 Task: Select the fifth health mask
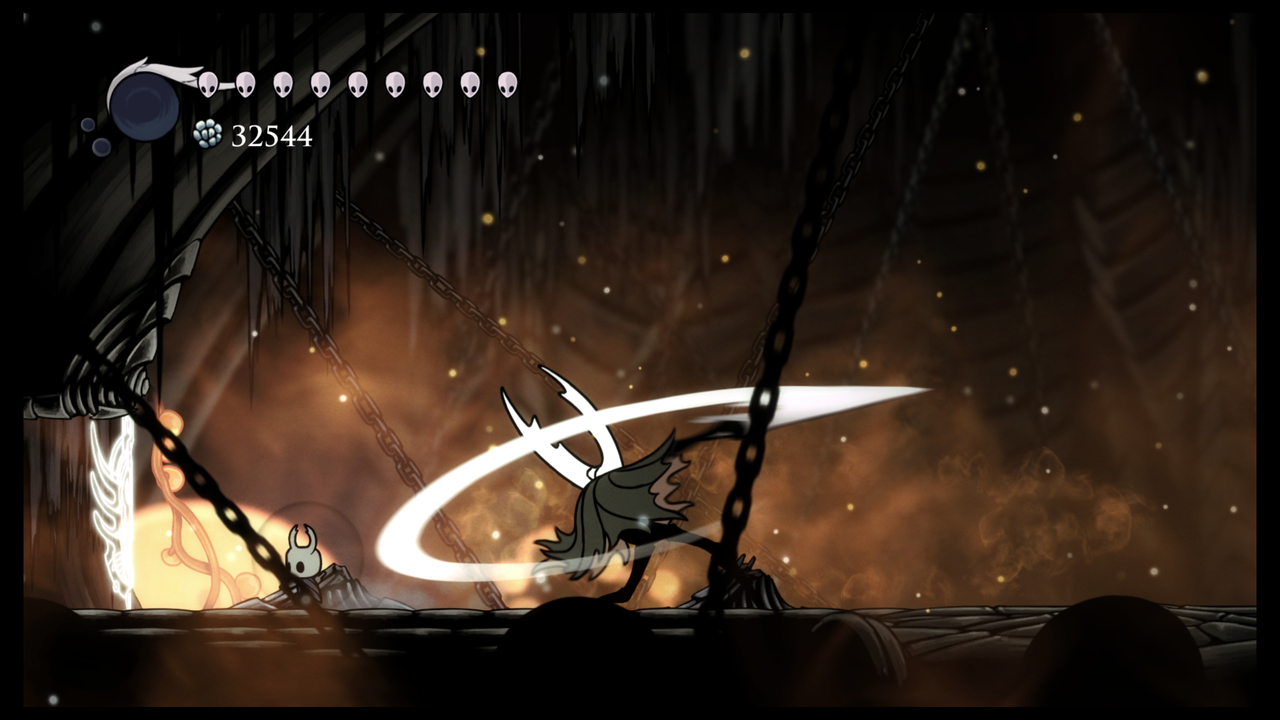pyautogui.click(x=356, y=85)
